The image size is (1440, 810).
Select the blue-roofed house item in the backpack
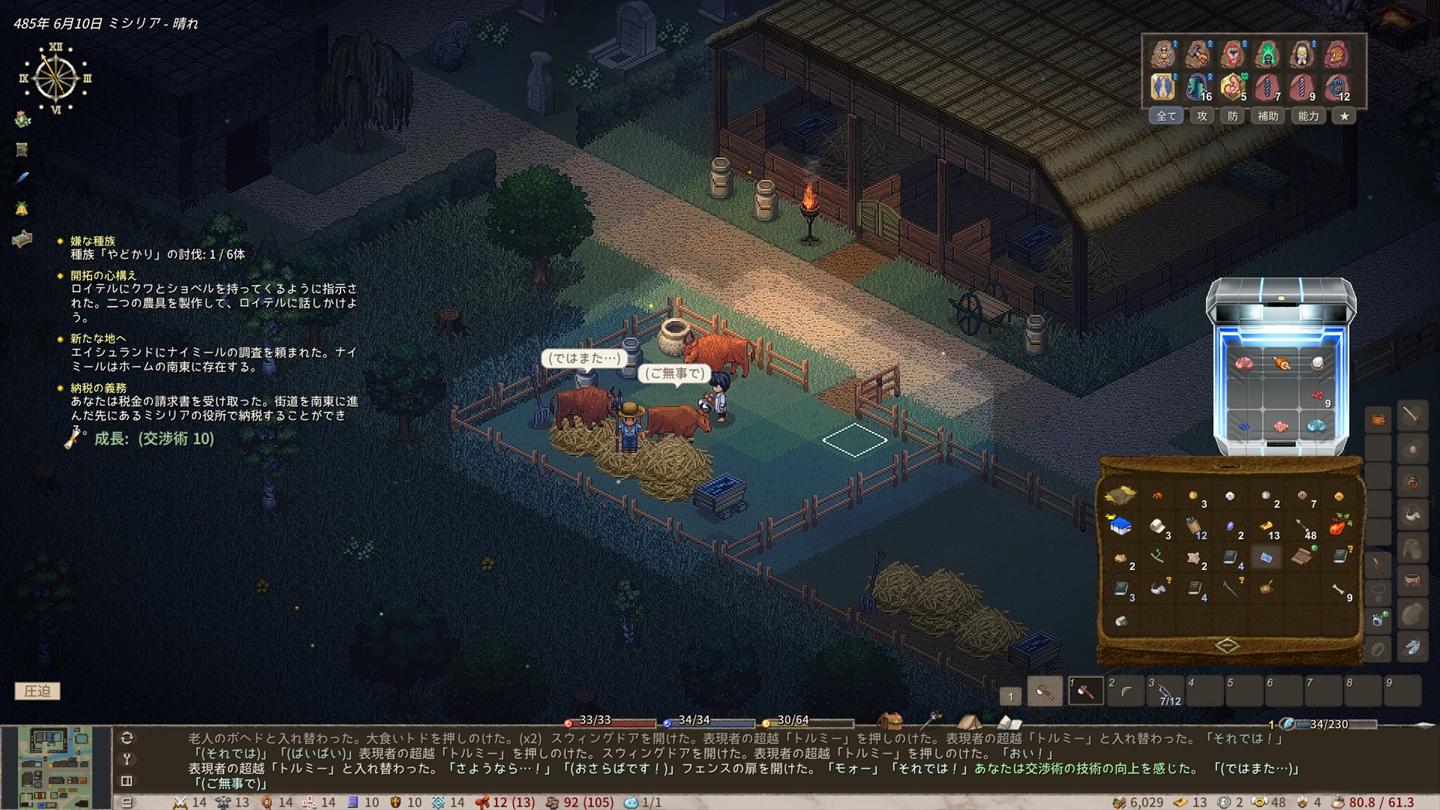tap(1120, 526)
